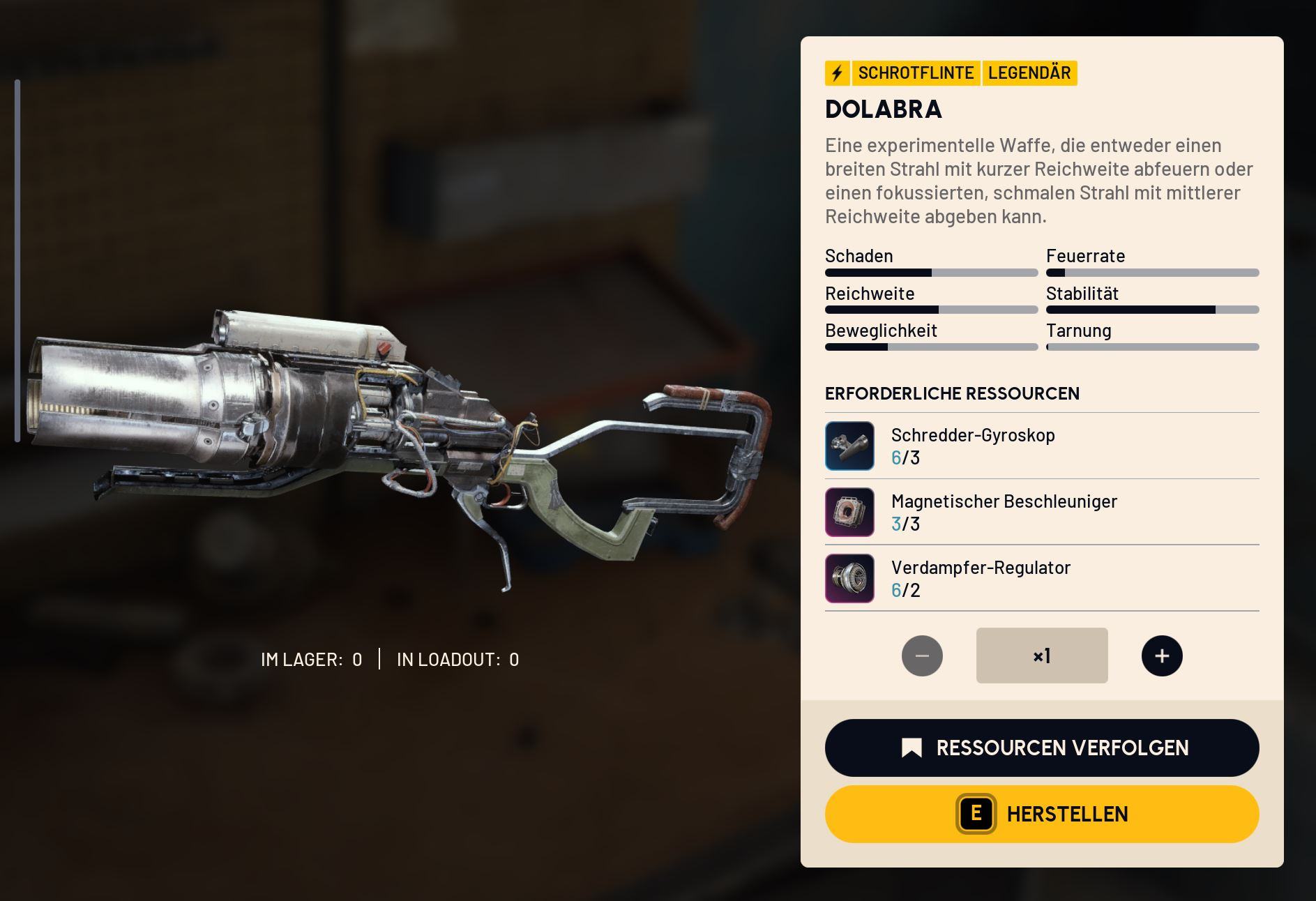This screenshot has height=901, width=1316.
Task: Select the Magnetischer Beschleuniger resource row
Action: tap(1041, 512)
